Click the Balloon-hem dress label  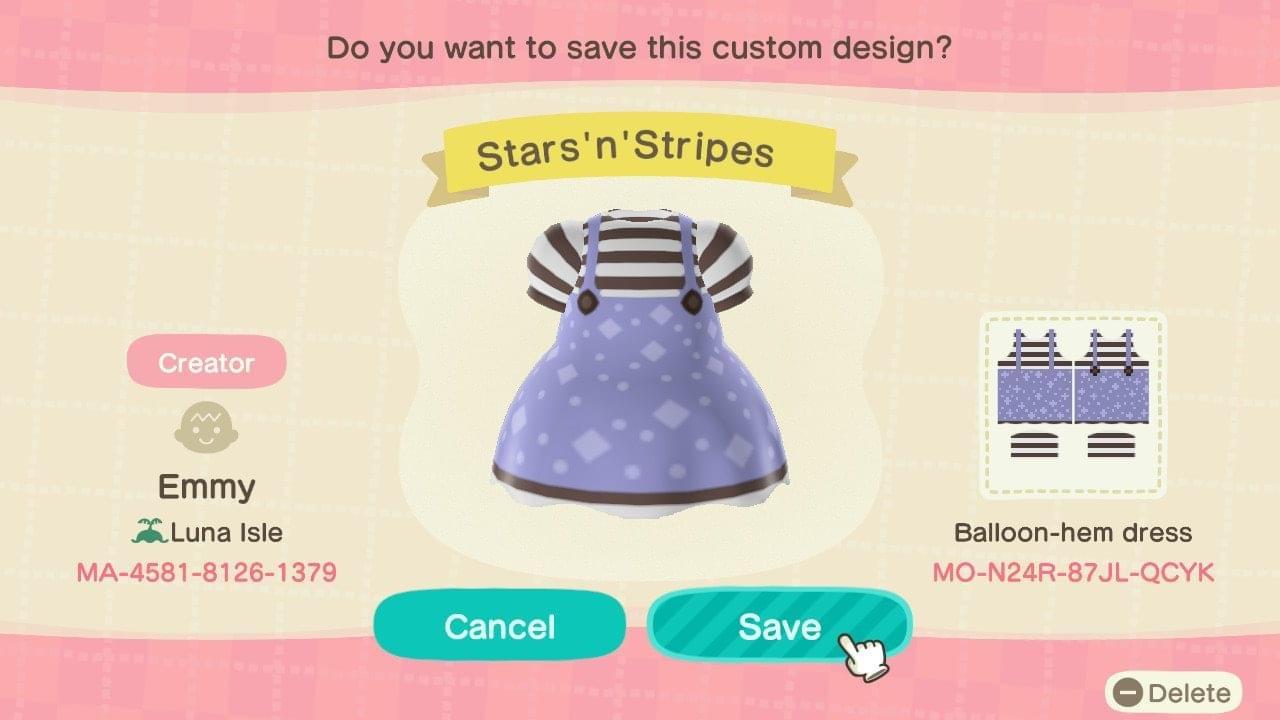coord(1073,533)
